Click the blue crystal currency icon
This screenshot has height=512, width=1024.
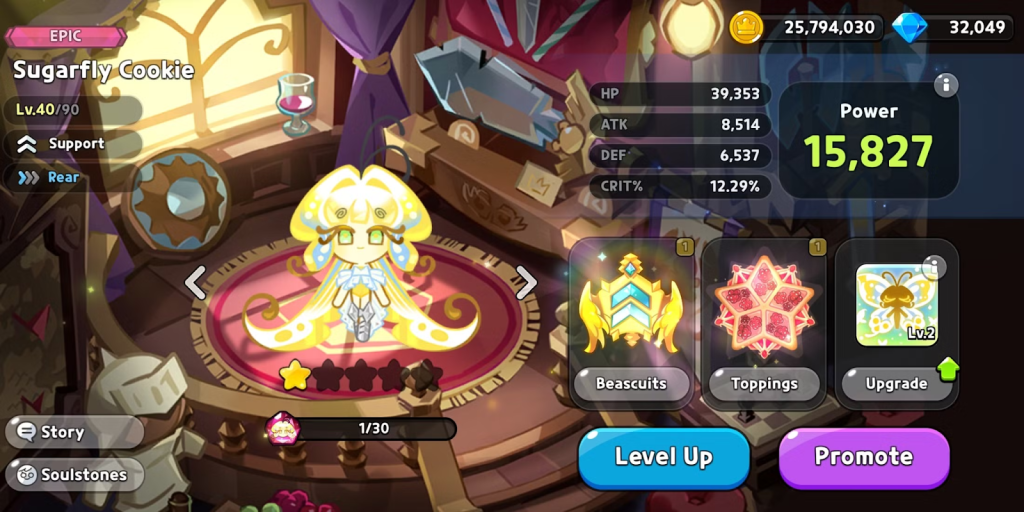click(x=909, y=27)
